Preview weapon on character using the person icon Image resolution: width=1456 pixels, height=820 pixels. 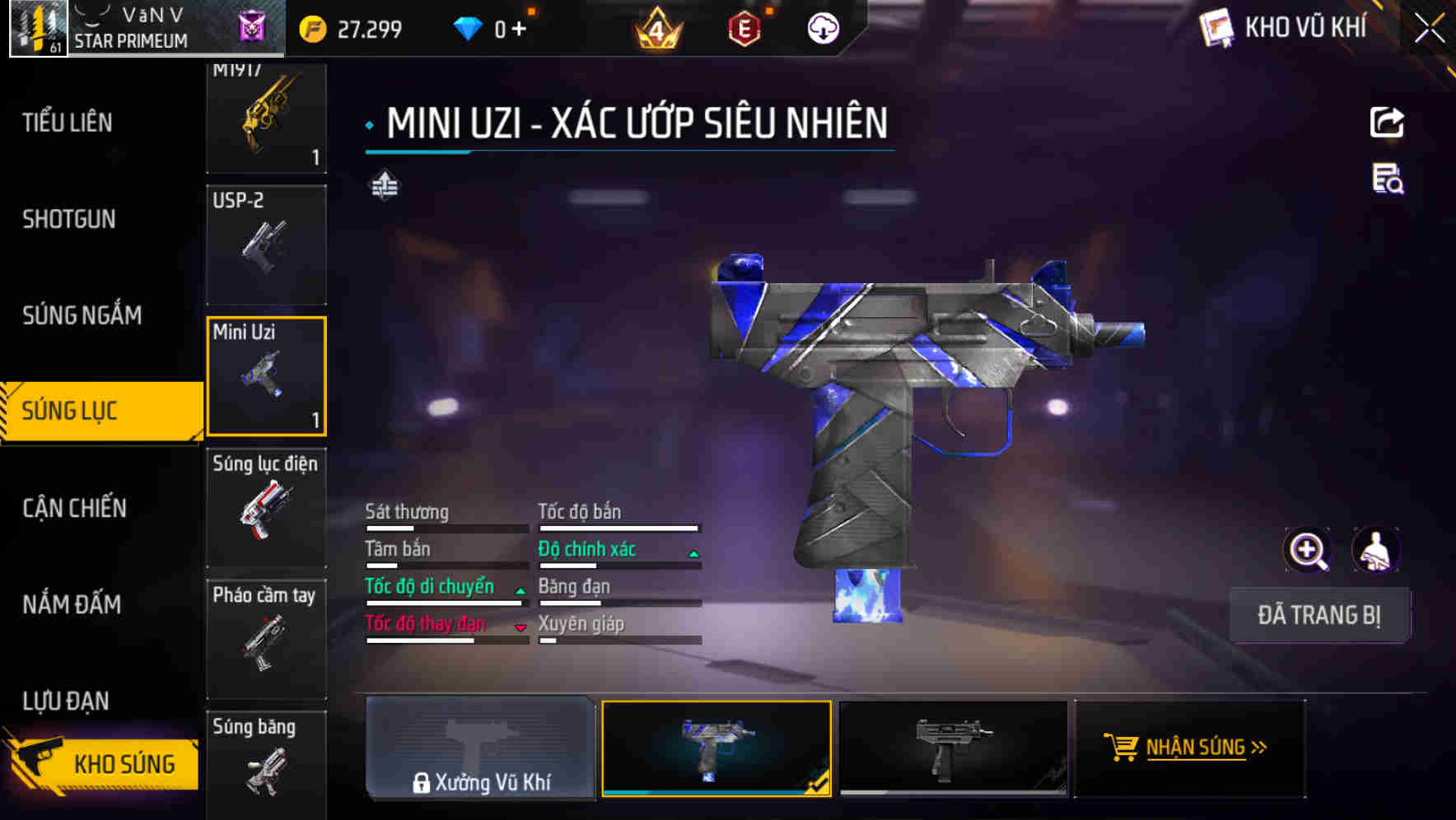click(1377, 549)
